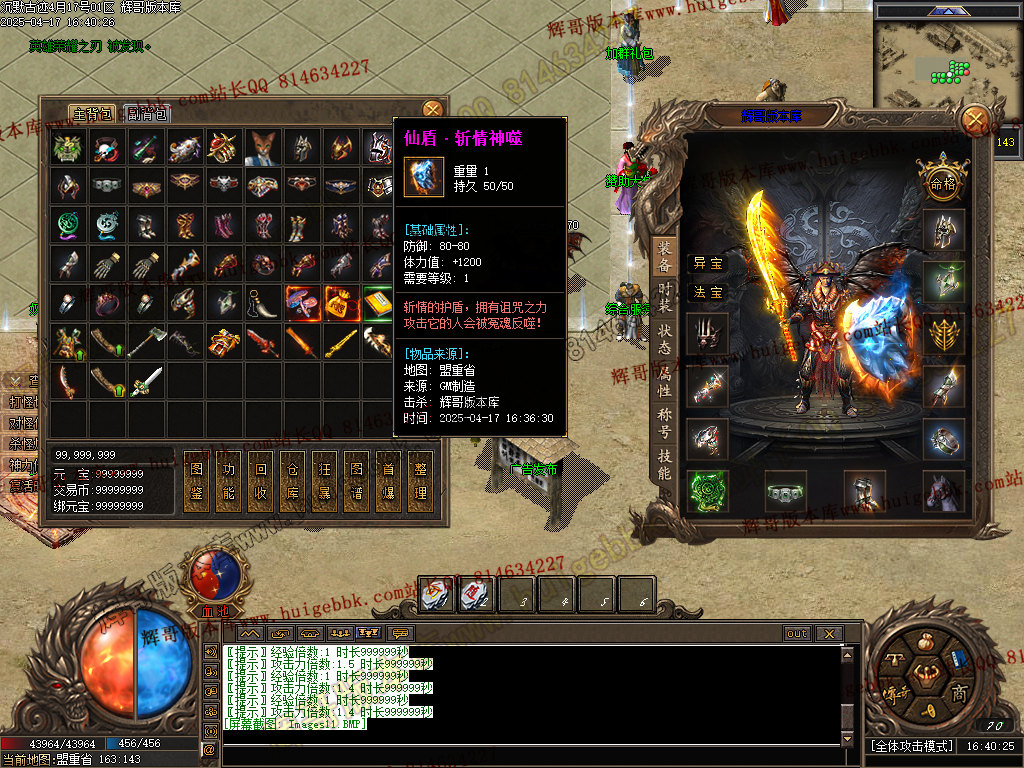
Task: Click the 异宝 treasure button
Action: 708,263
